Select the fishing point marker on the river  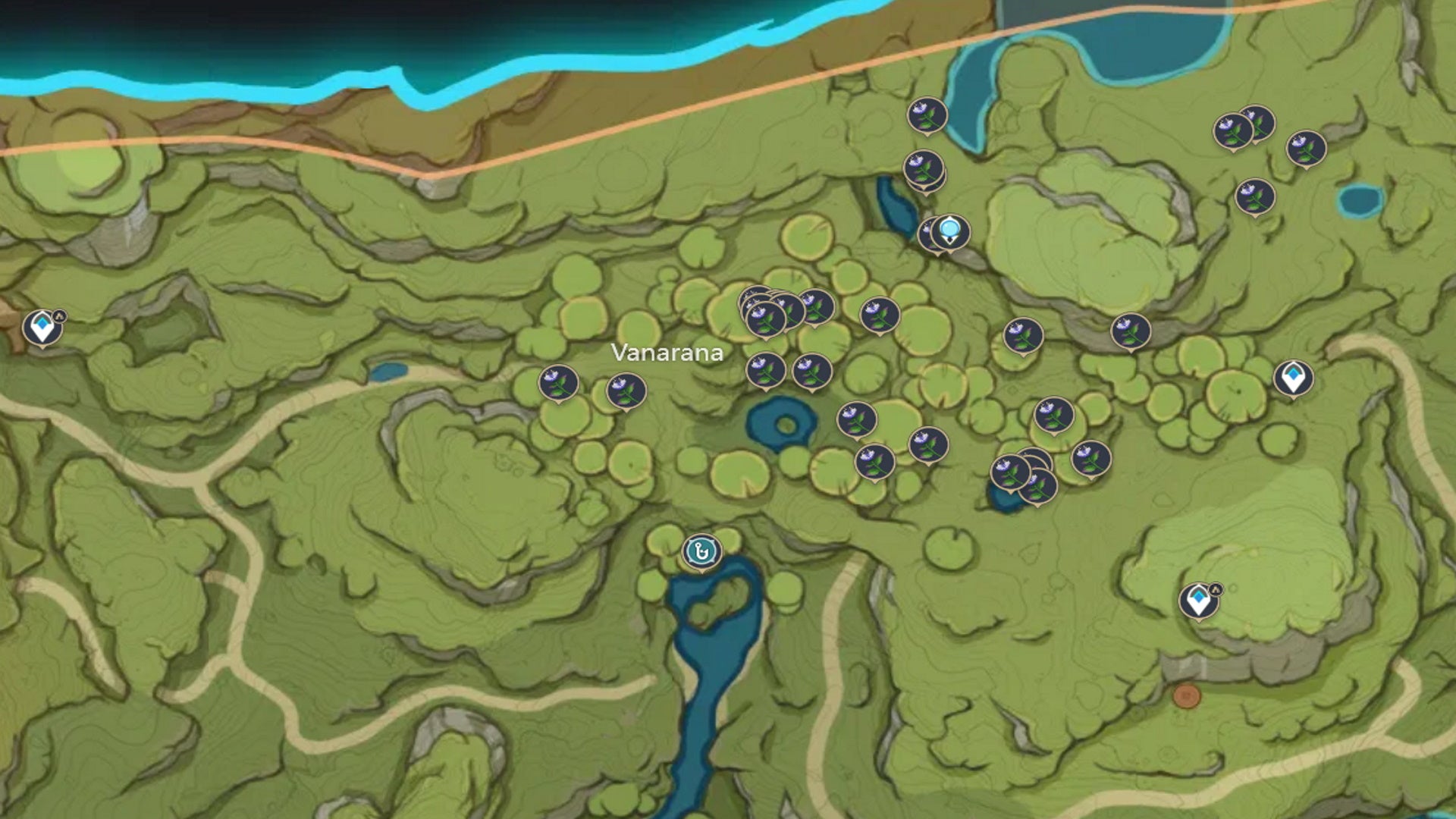701,551
